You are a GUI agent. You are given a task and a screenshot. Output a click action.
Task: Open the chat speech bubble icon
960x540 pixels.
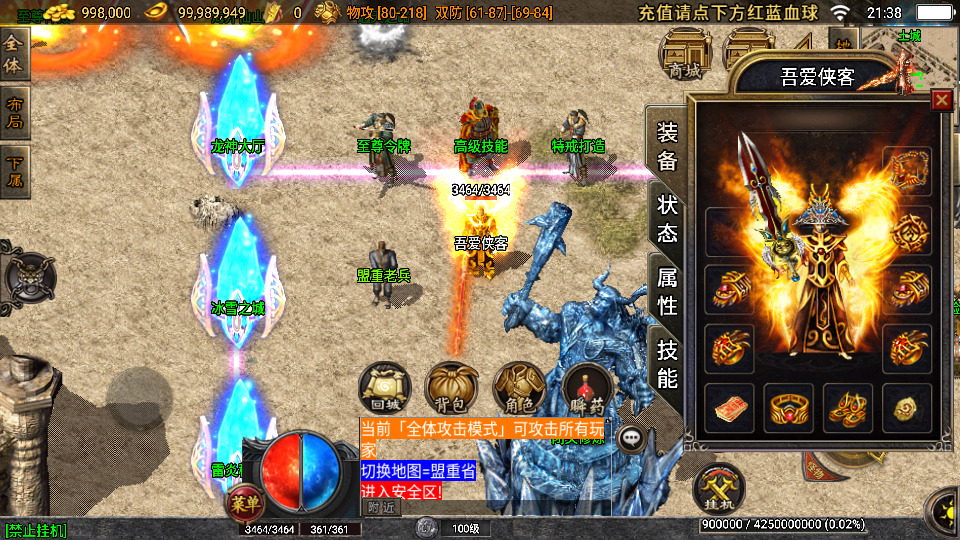coord(631,438)
